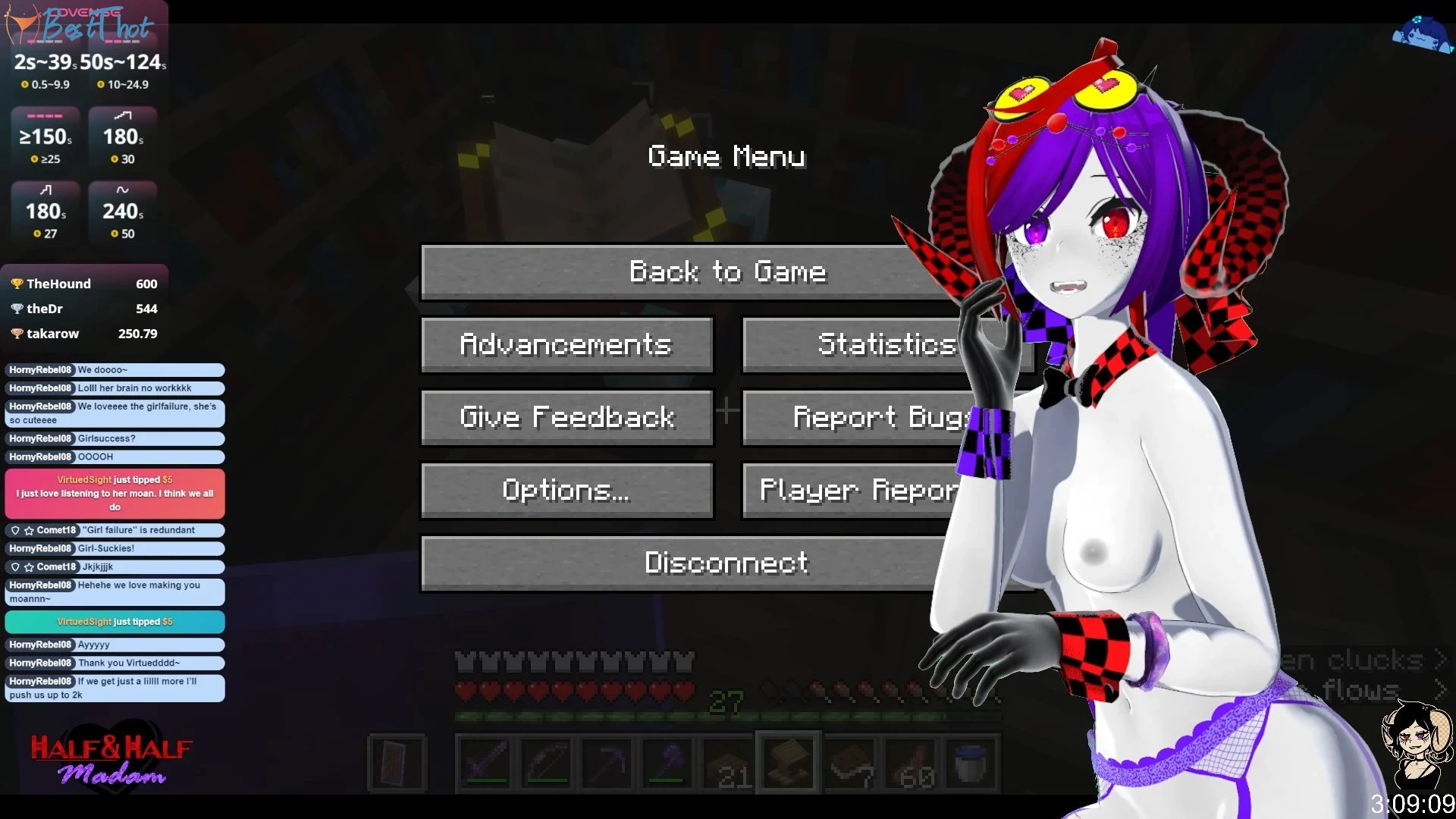The width and height of the screenshot is (1456, 819).
Task: Choose Give Feedback
Action: pyautogui.click(x=566, y=418)
